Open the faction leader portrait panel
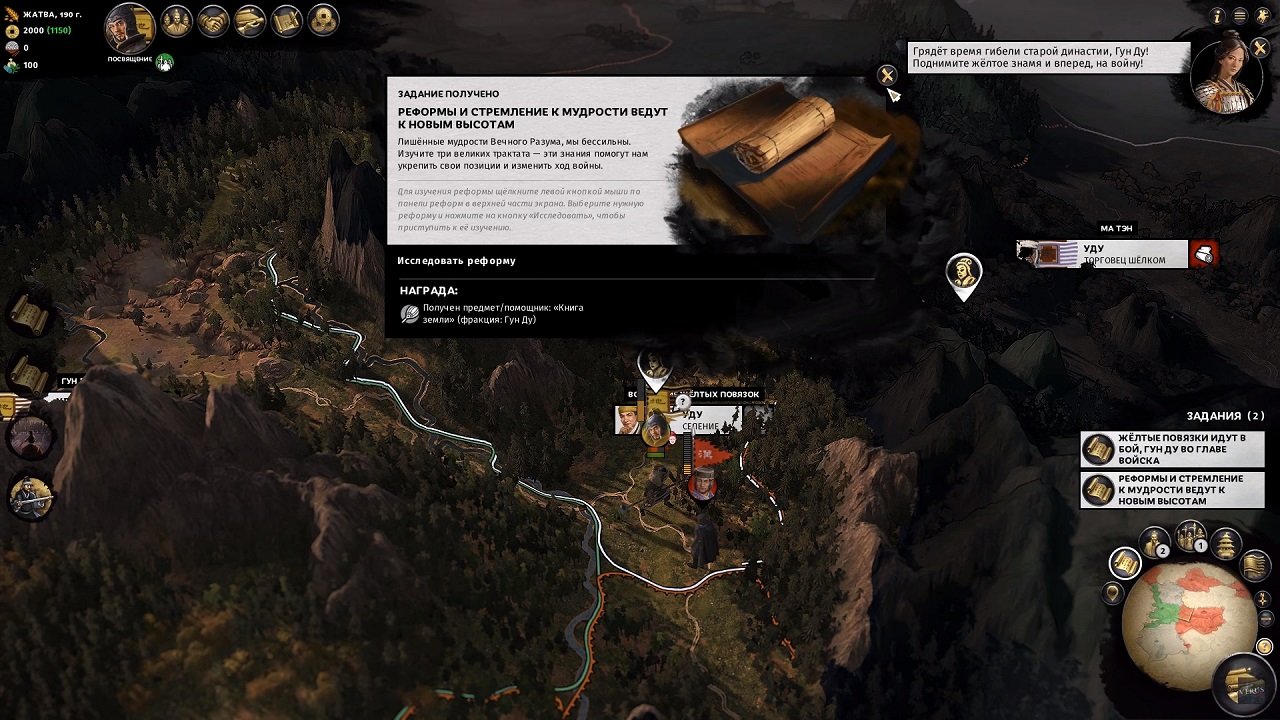1280x720 pixels. tap(129, 28)
